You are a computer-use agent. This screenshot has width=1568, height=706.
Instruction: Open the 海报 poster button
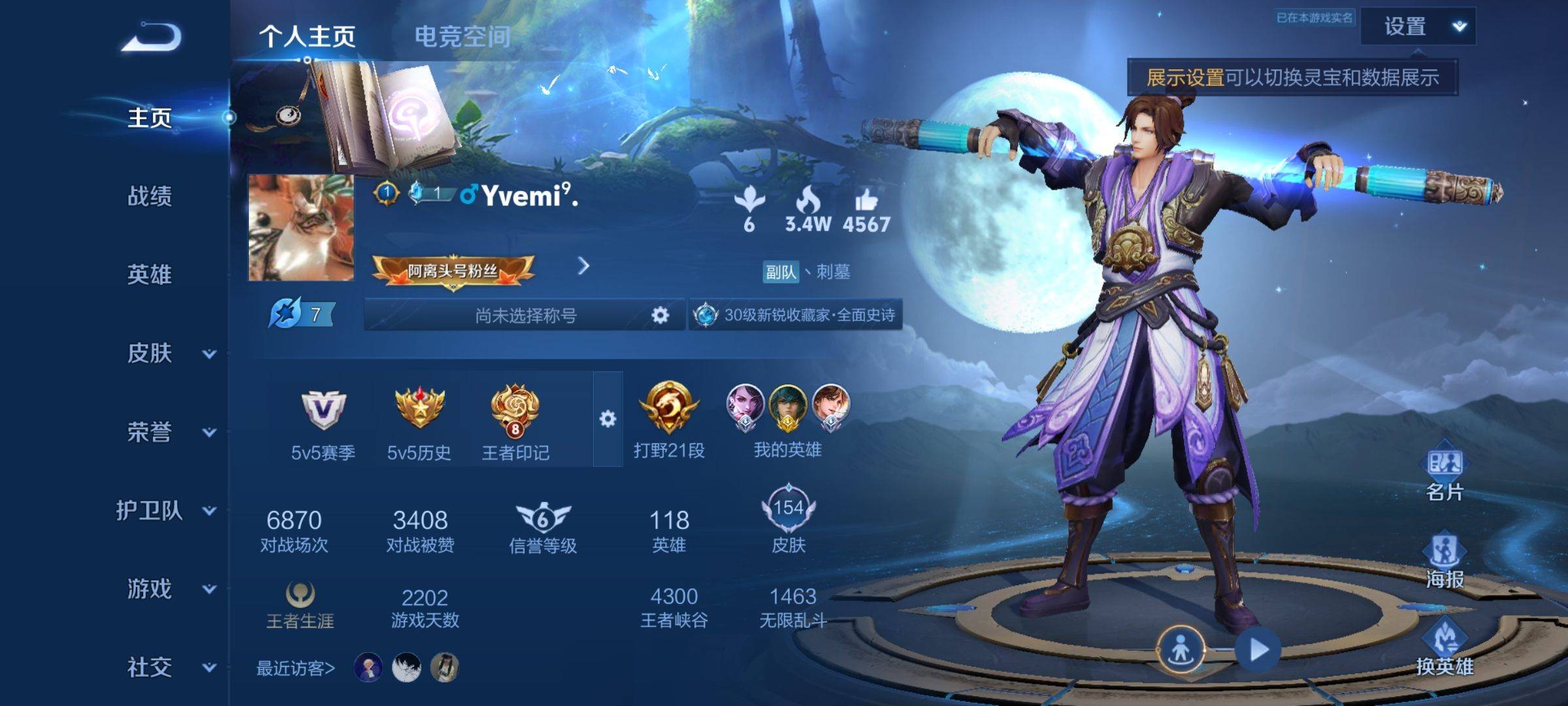click(x=1445, y=561)
